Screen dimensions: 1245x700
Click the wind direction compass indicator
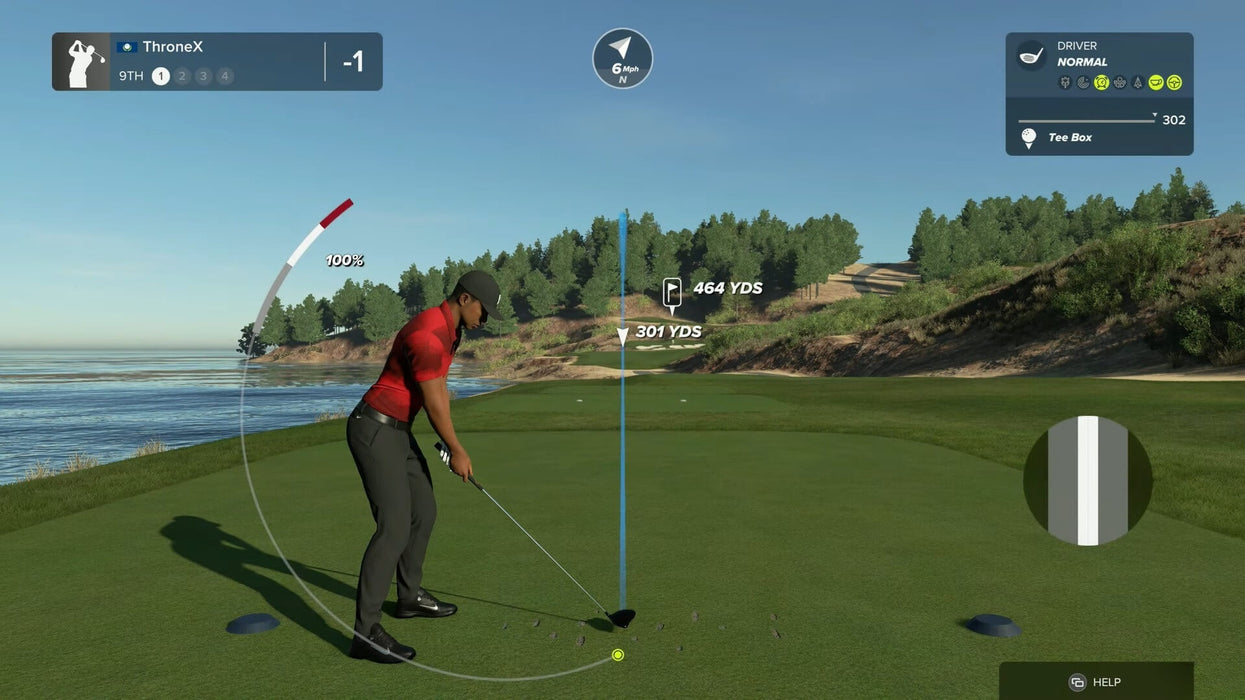[x=622, y=58]
